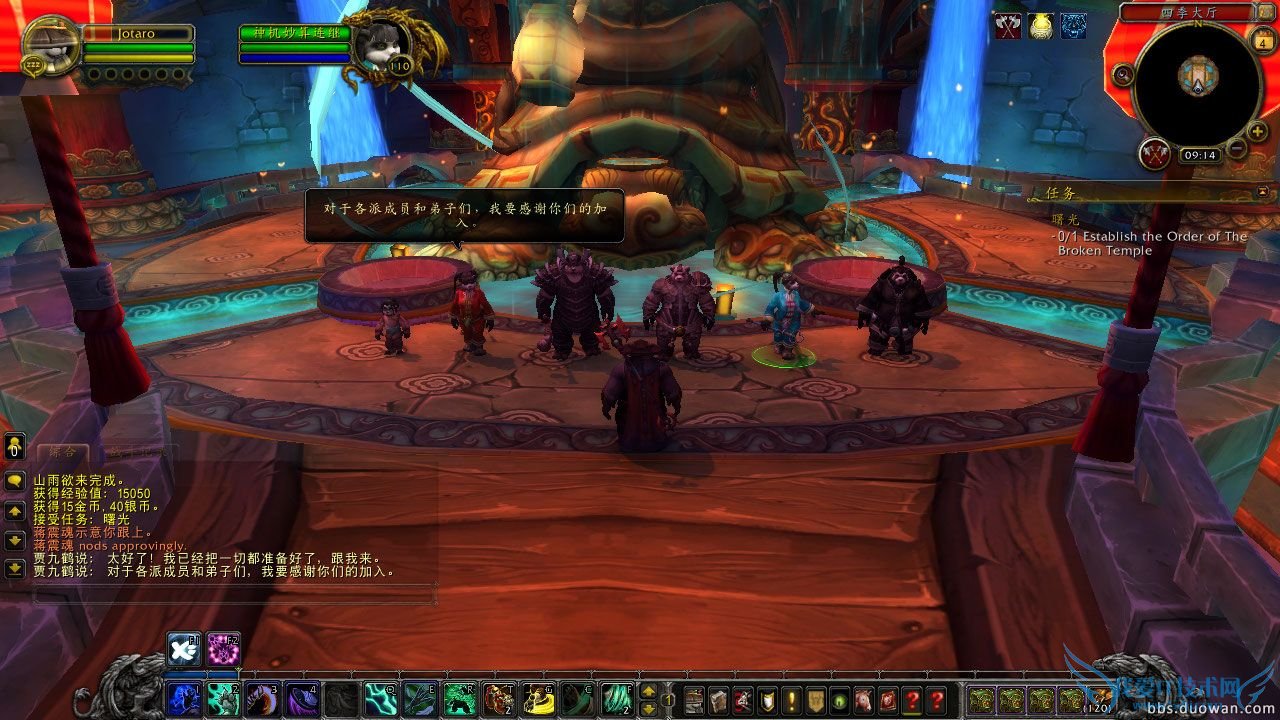1280x720 pixels.
Task: Open the quest tracker options icon
Action: 1262,191
